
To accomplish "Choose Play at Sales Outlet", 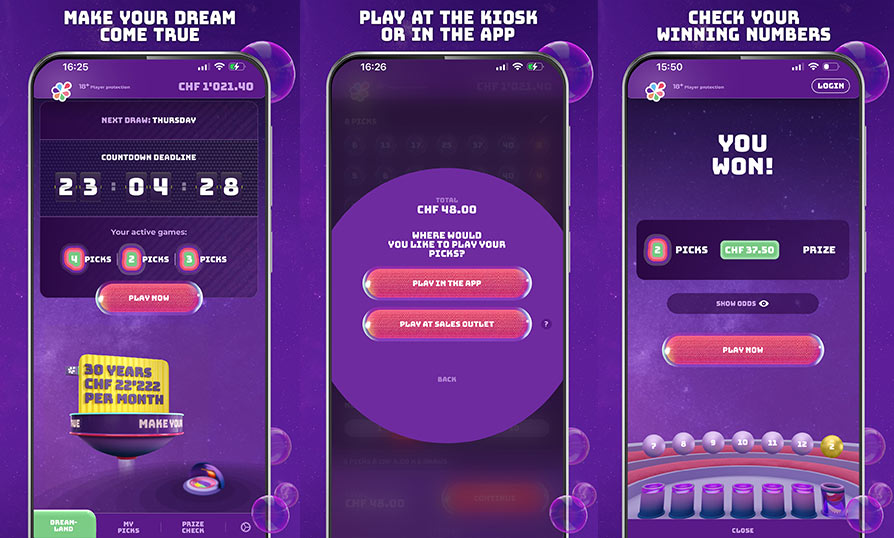I will [446, 324].
